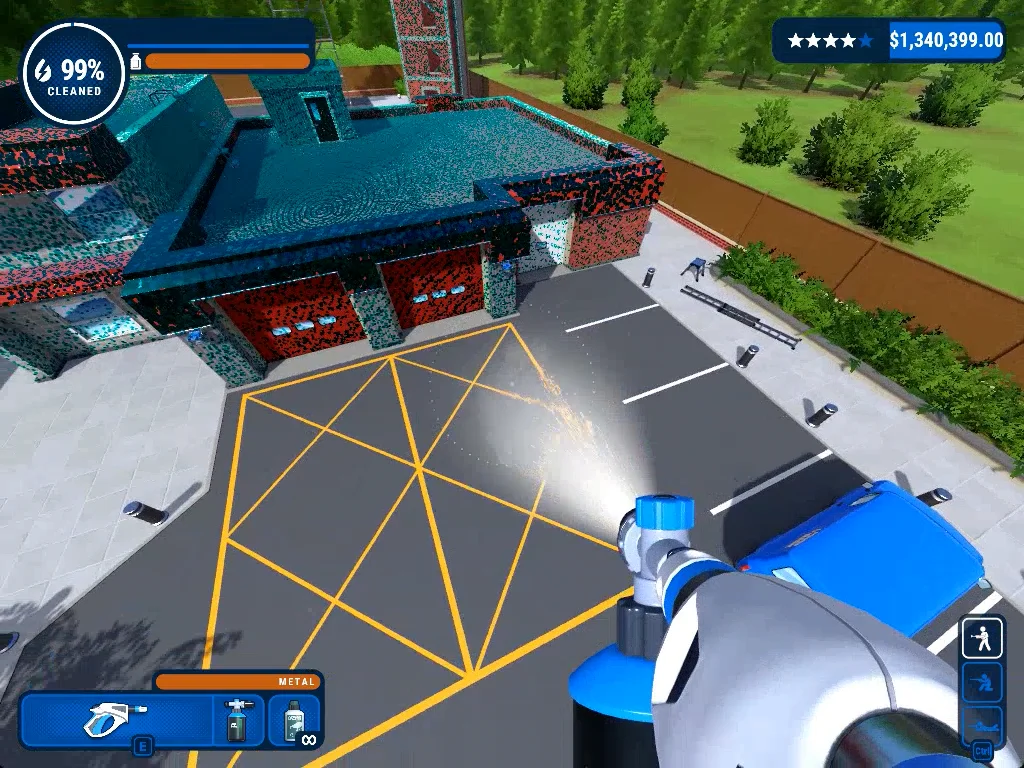This screenshot has width=1024, height=768.
Task: Click the 99% cleaned progress circle
Action: (73, 75)
